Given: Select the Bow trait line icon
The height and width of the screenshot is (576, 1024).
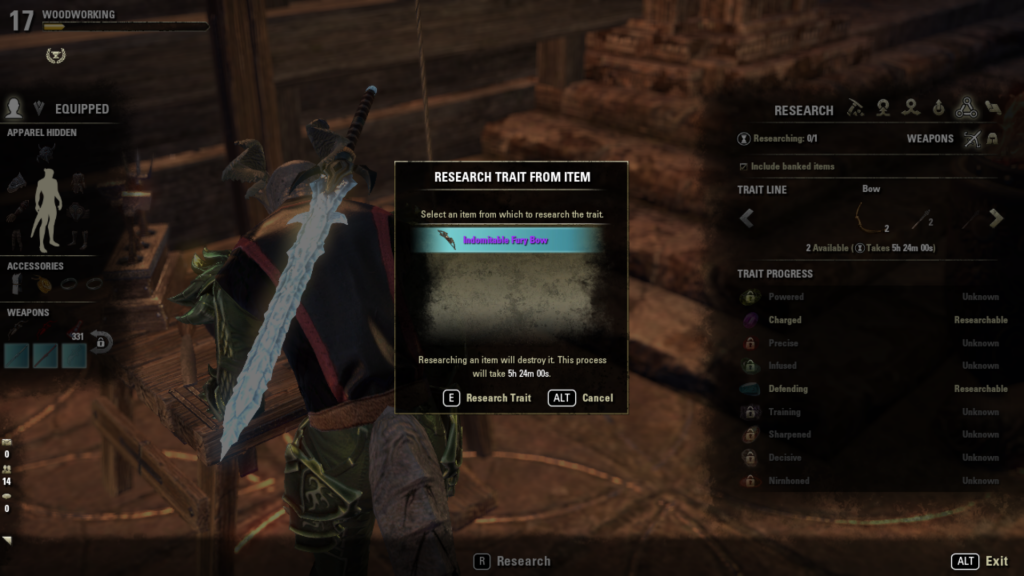Looking at the screenshot, I should (x=869, y=217).
